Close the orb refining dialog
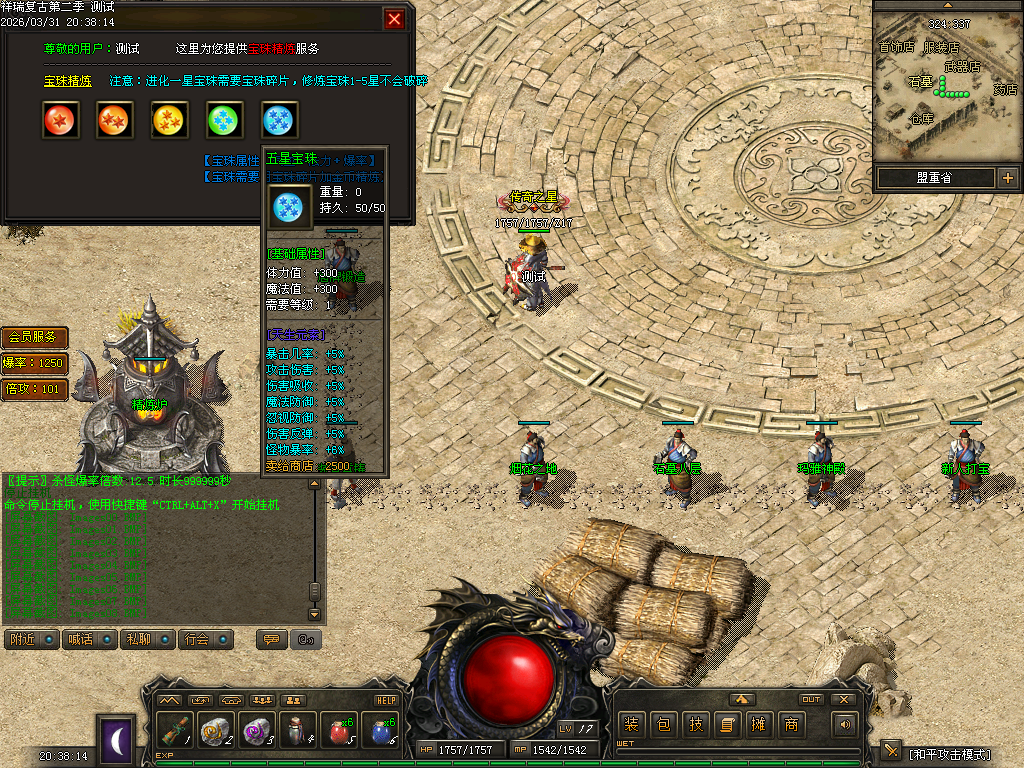Viewport: 1024px width, 768px height. 395,19
